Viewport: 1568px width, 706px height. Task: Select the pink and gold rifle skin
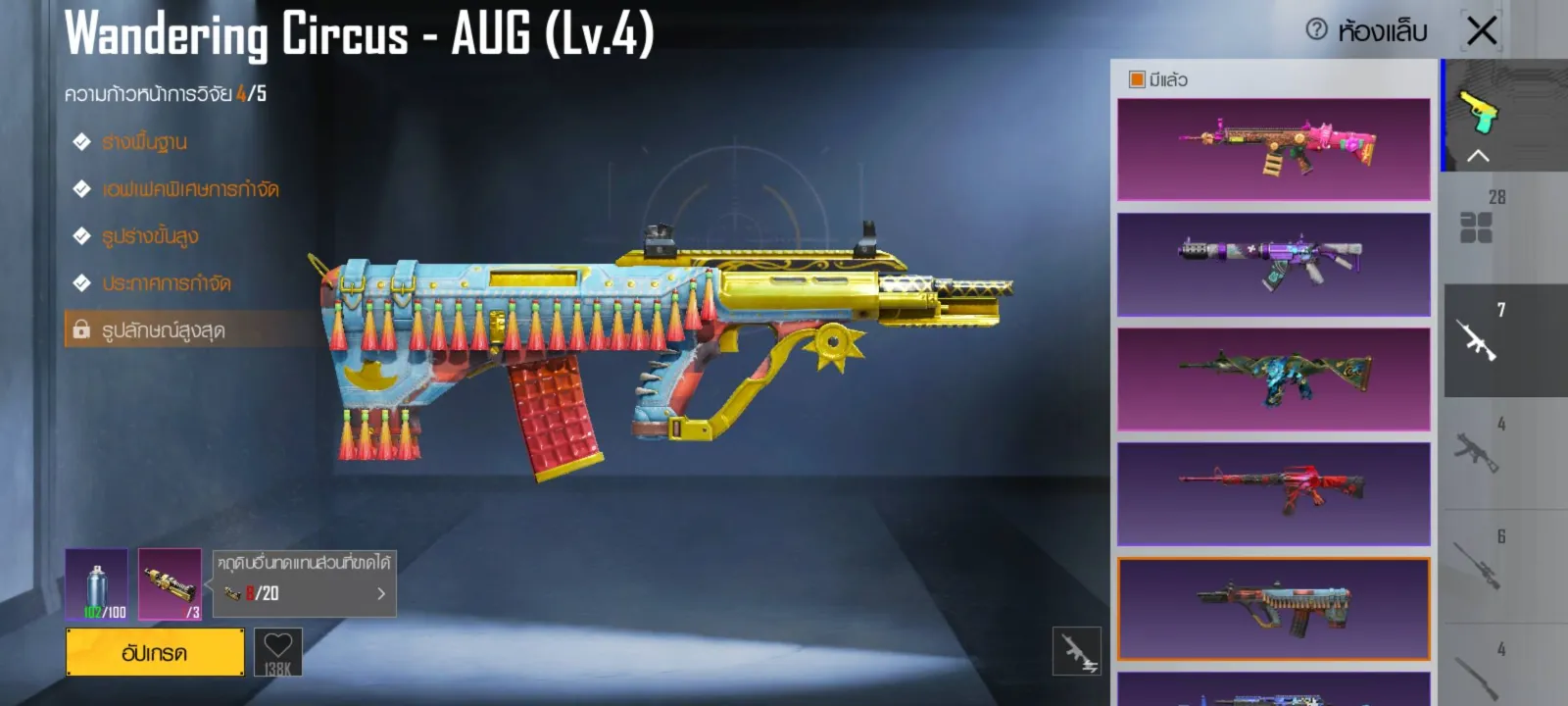pyautogui.click(x=1273, y=149)
